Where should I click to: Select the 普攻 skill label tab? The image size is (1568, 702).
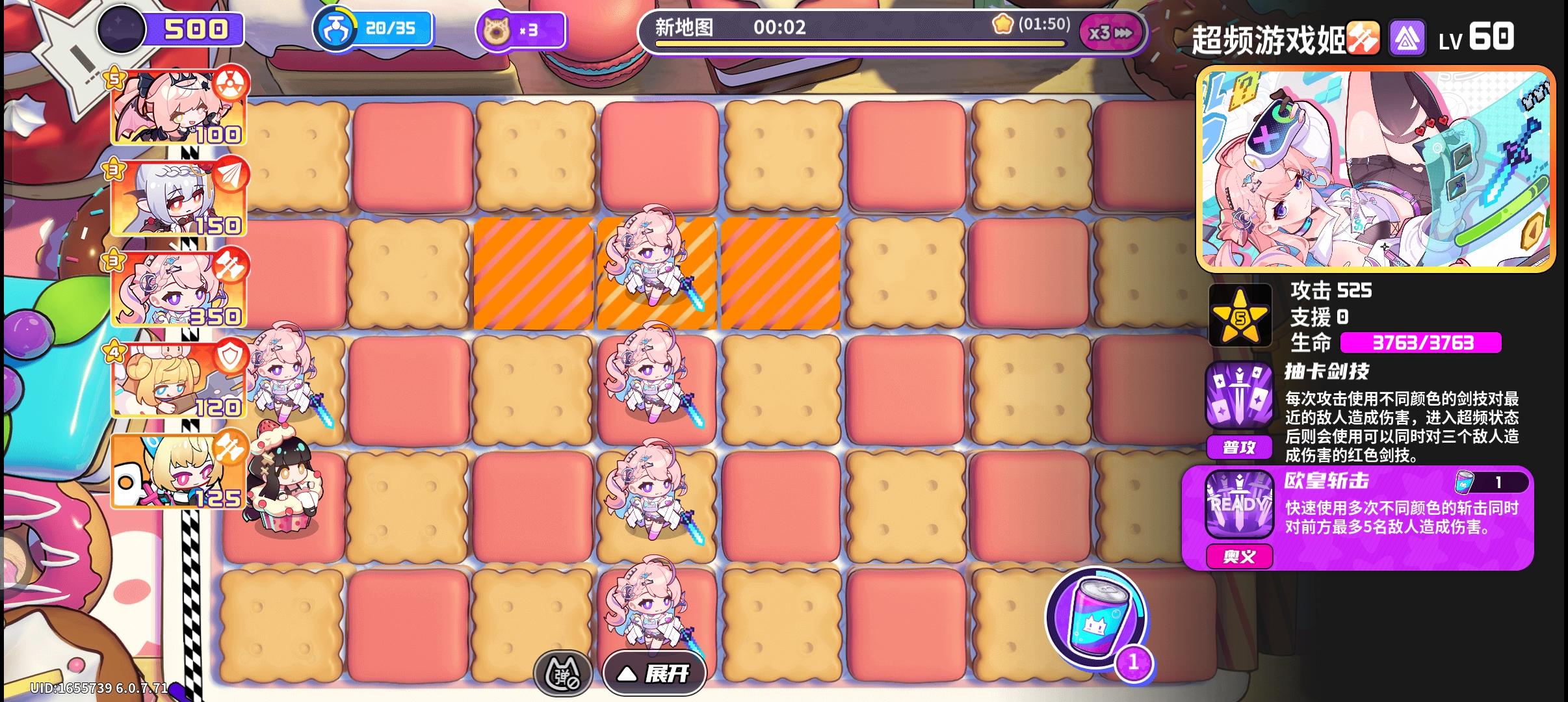[x=1241, y=447]
